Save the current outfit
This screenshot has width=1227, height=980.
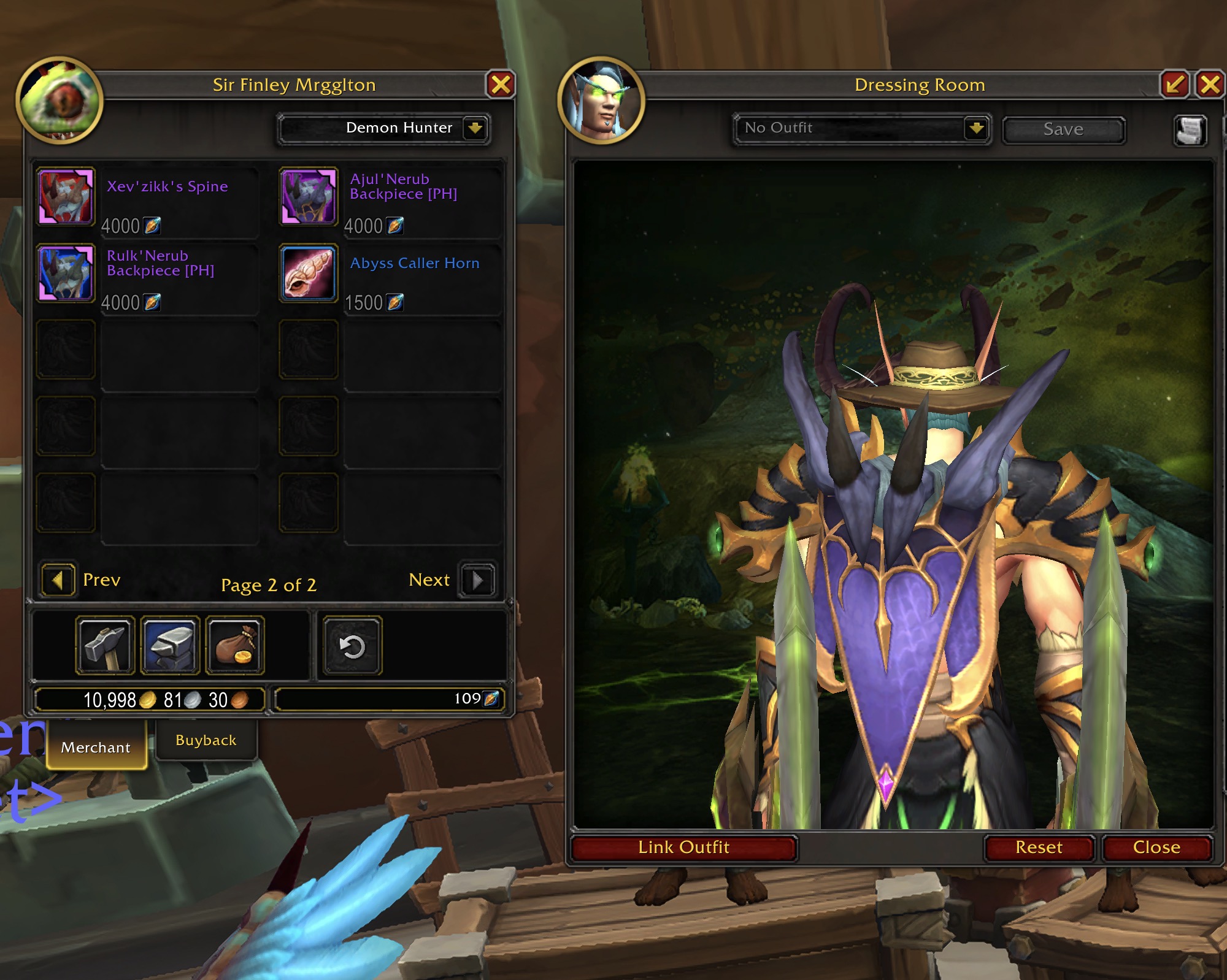click(1063, 129)
